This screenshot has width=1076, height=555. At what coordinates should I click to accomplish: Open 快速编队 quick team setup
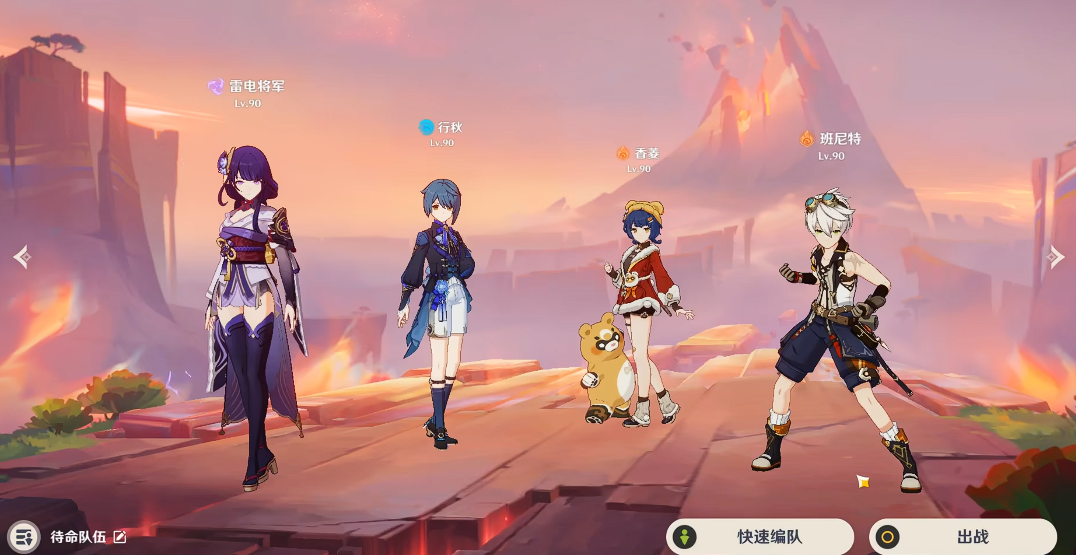pyautogui.click(x=760, y=537)
